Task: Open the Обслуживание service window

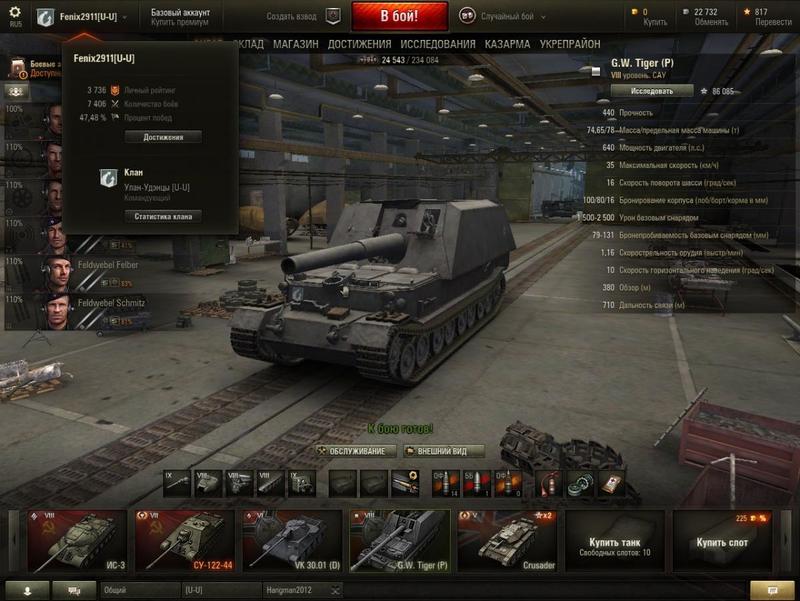Action: (x=356, y=451)
